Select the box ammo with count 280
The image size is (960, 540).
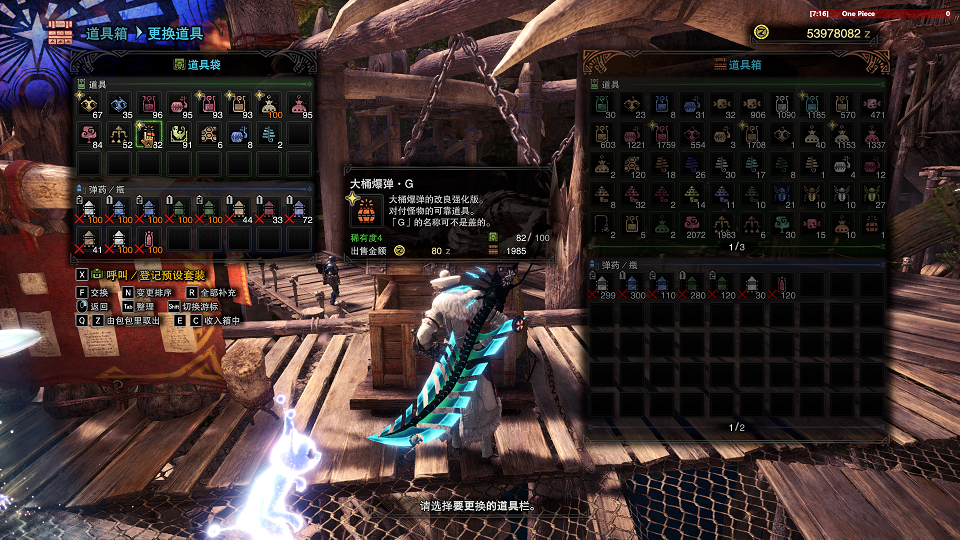(692, 285)
